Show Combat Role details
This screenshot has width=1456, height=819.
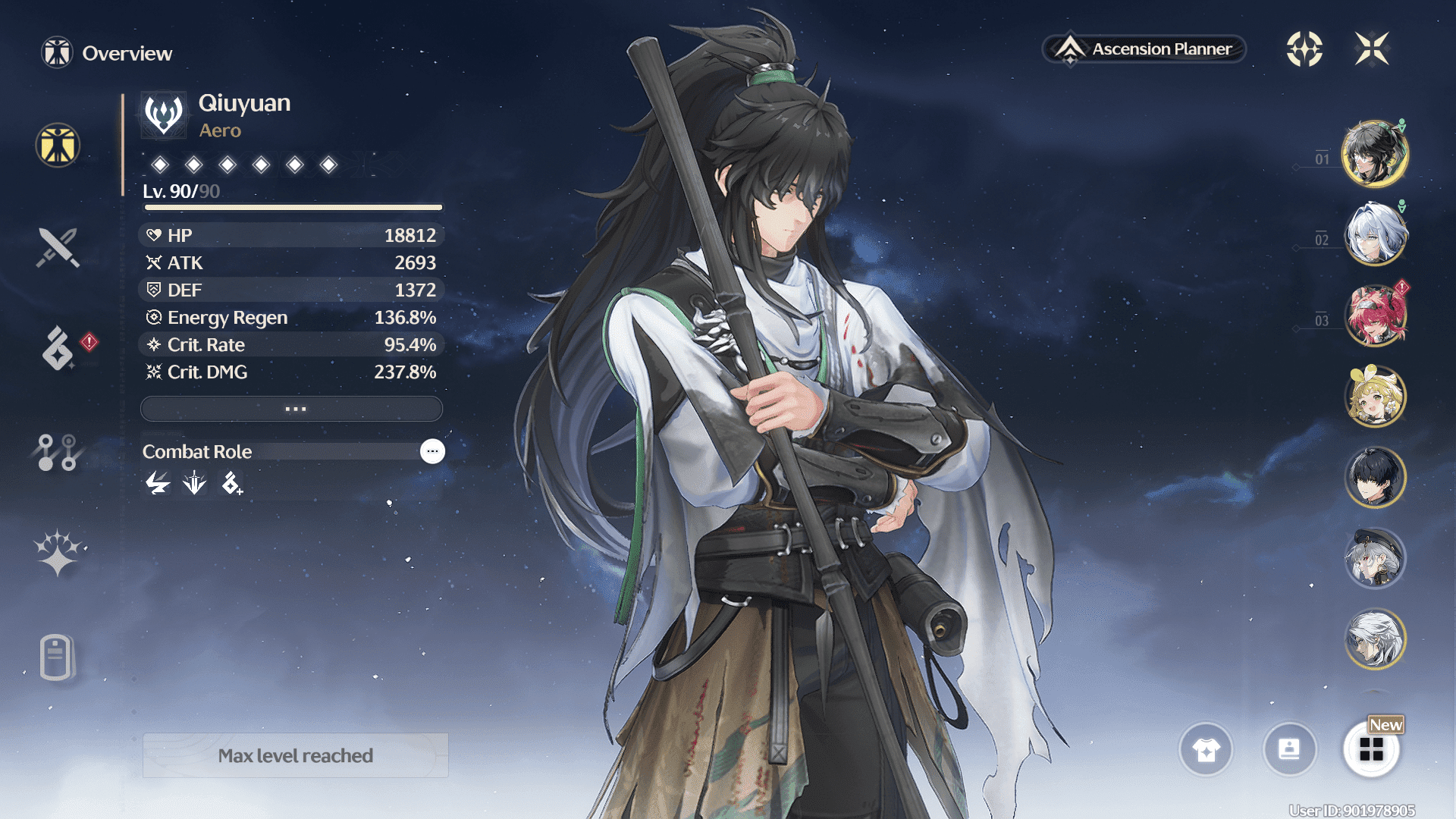coord(432,451)
